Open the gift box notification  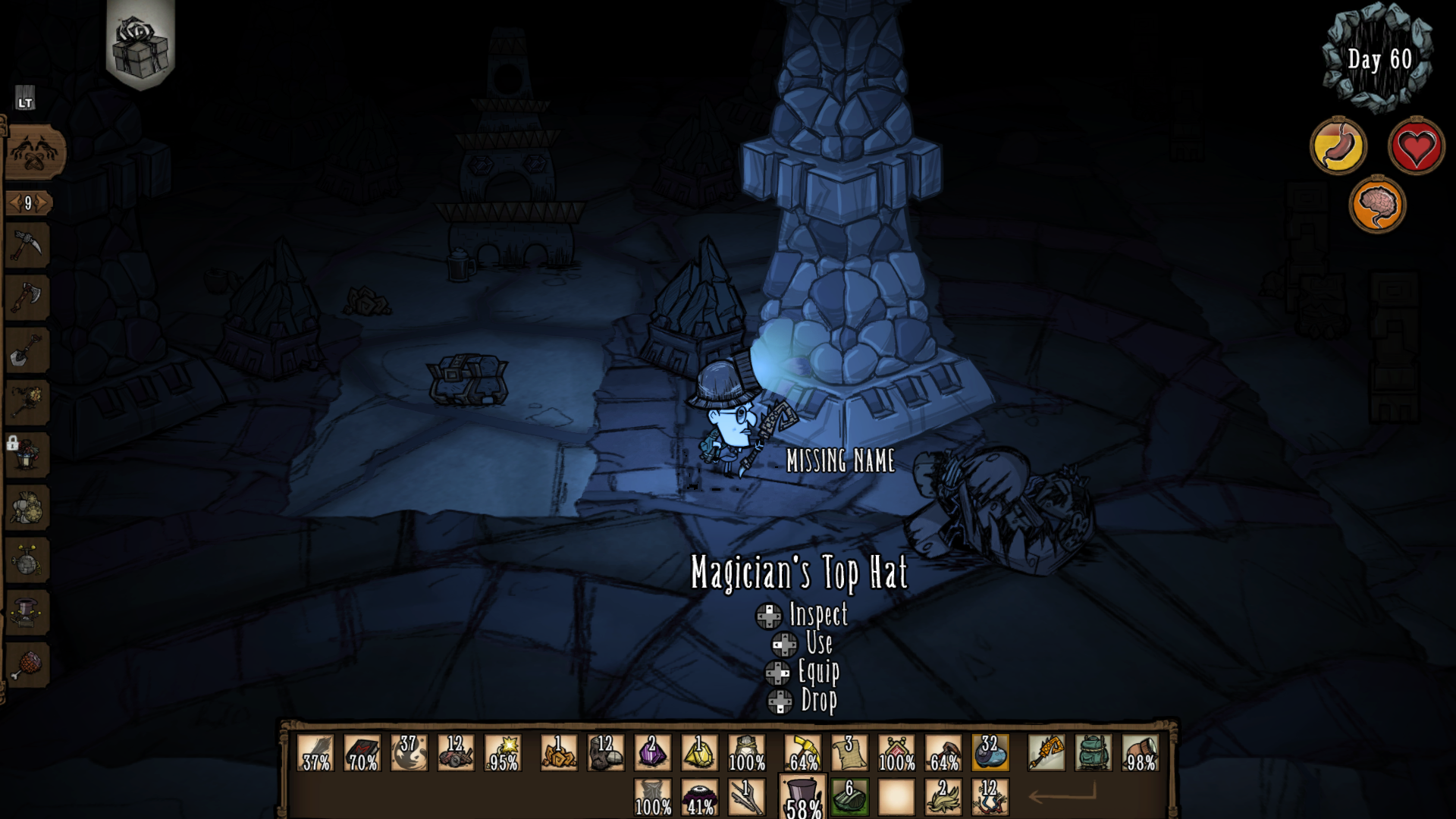[140, 45]
